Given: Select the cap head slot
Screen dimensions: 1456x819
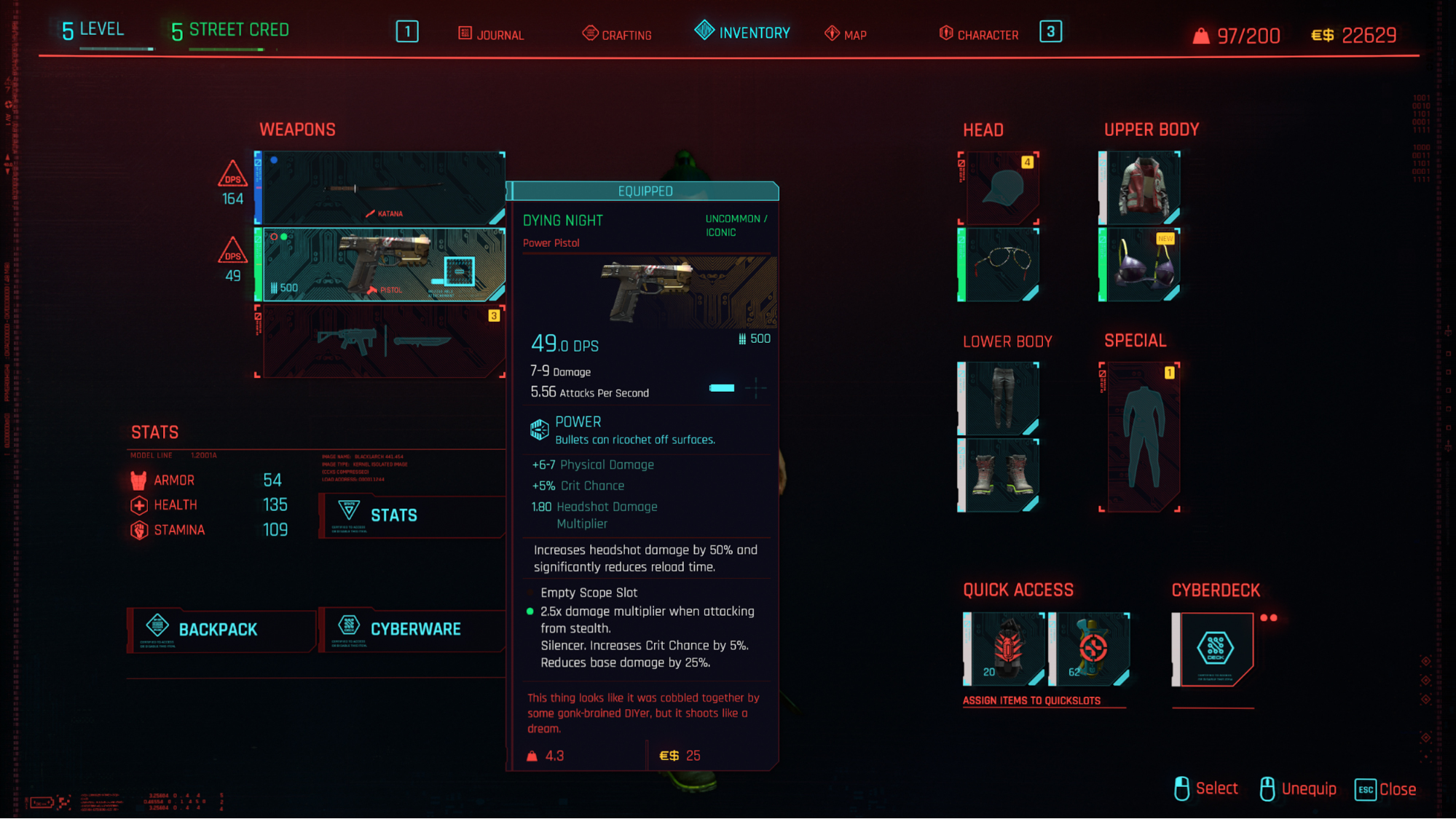Looking at the screenshot, I should point(999,188).
